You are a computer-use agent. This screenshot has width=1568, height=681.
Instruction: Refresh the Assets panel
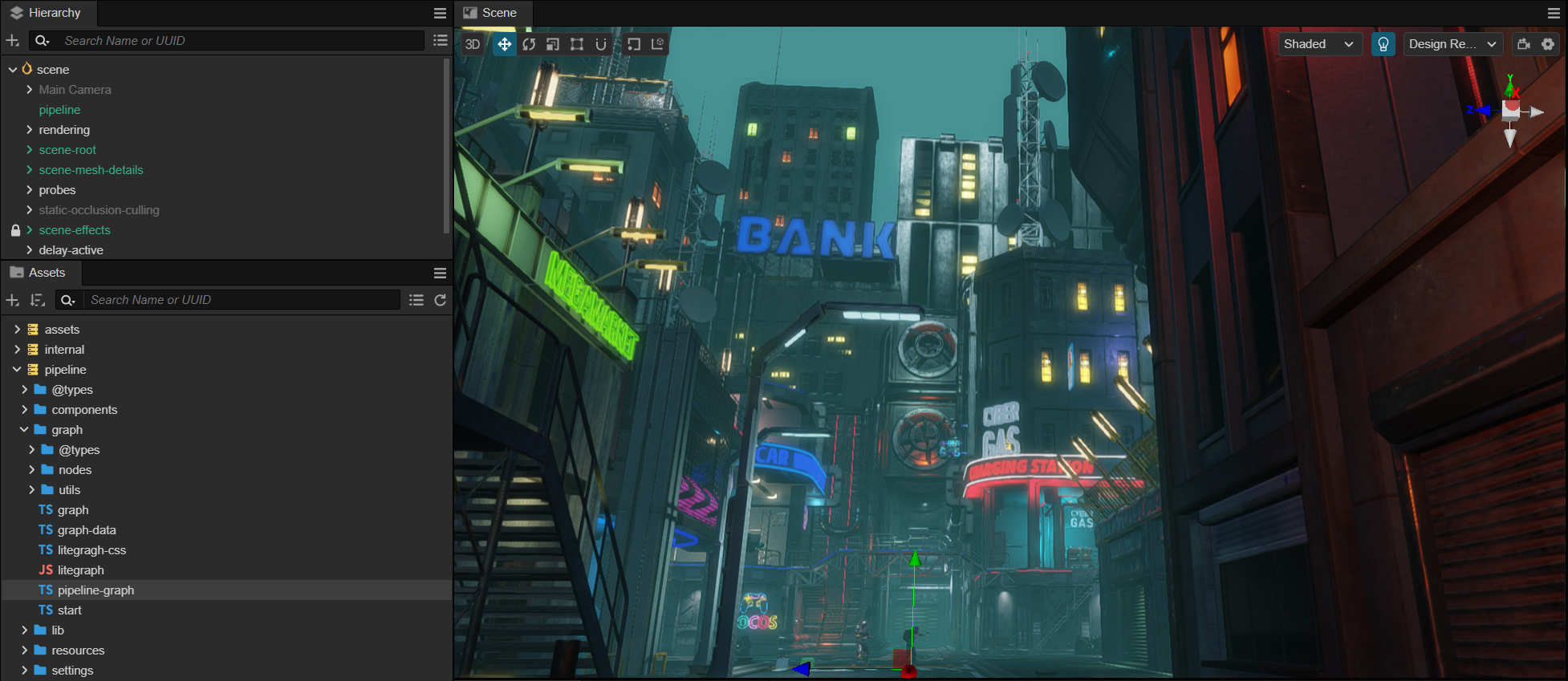(x=440, y=300)
